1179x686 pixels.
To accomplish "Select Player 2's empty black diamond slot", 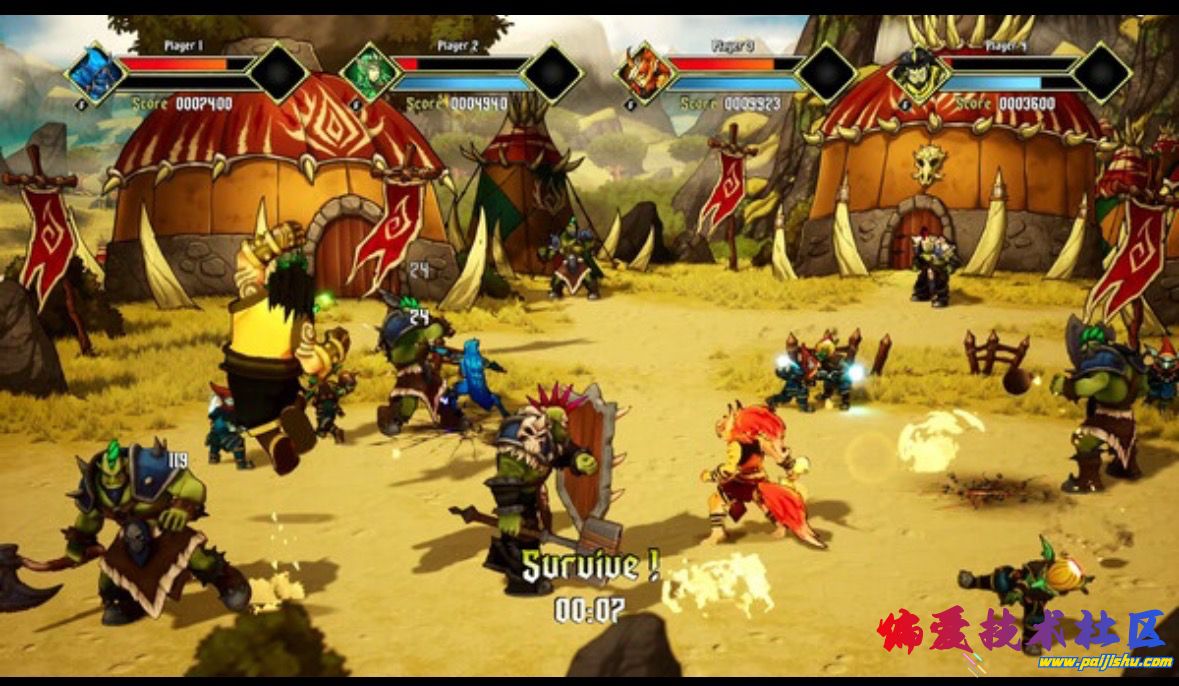I will tap(553, 72).
